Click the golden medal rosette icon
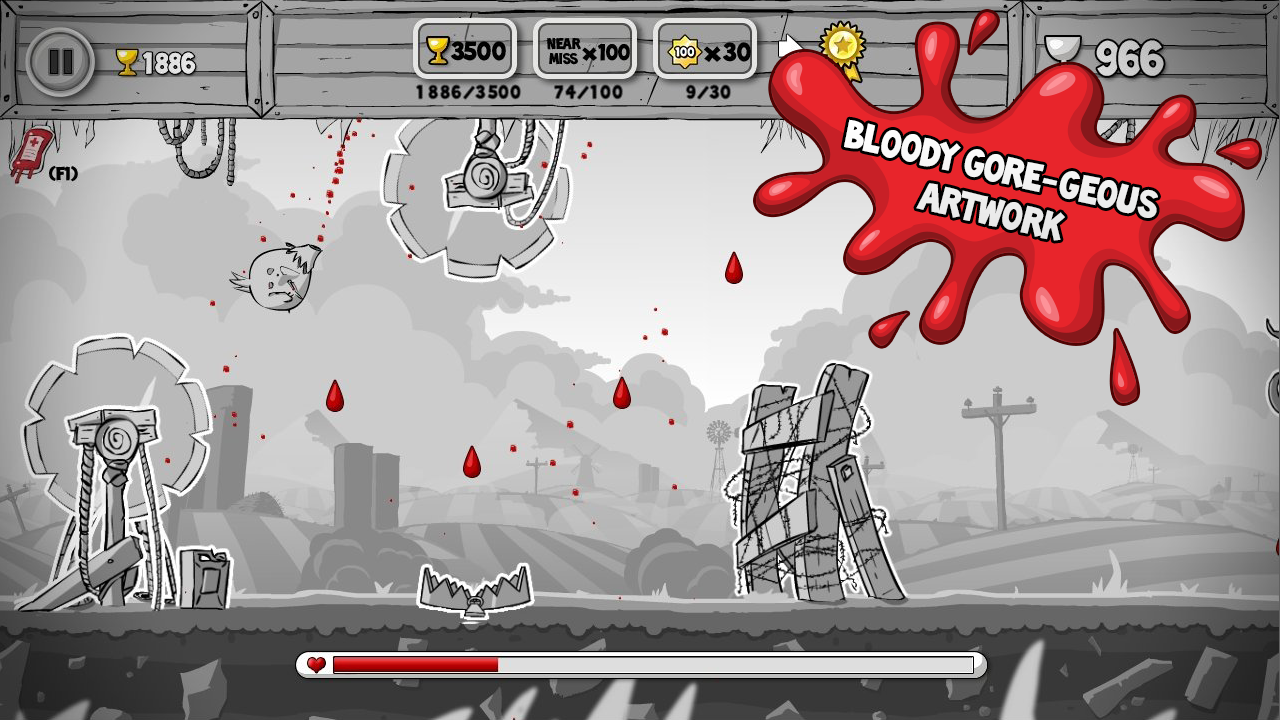 (843, 46)
